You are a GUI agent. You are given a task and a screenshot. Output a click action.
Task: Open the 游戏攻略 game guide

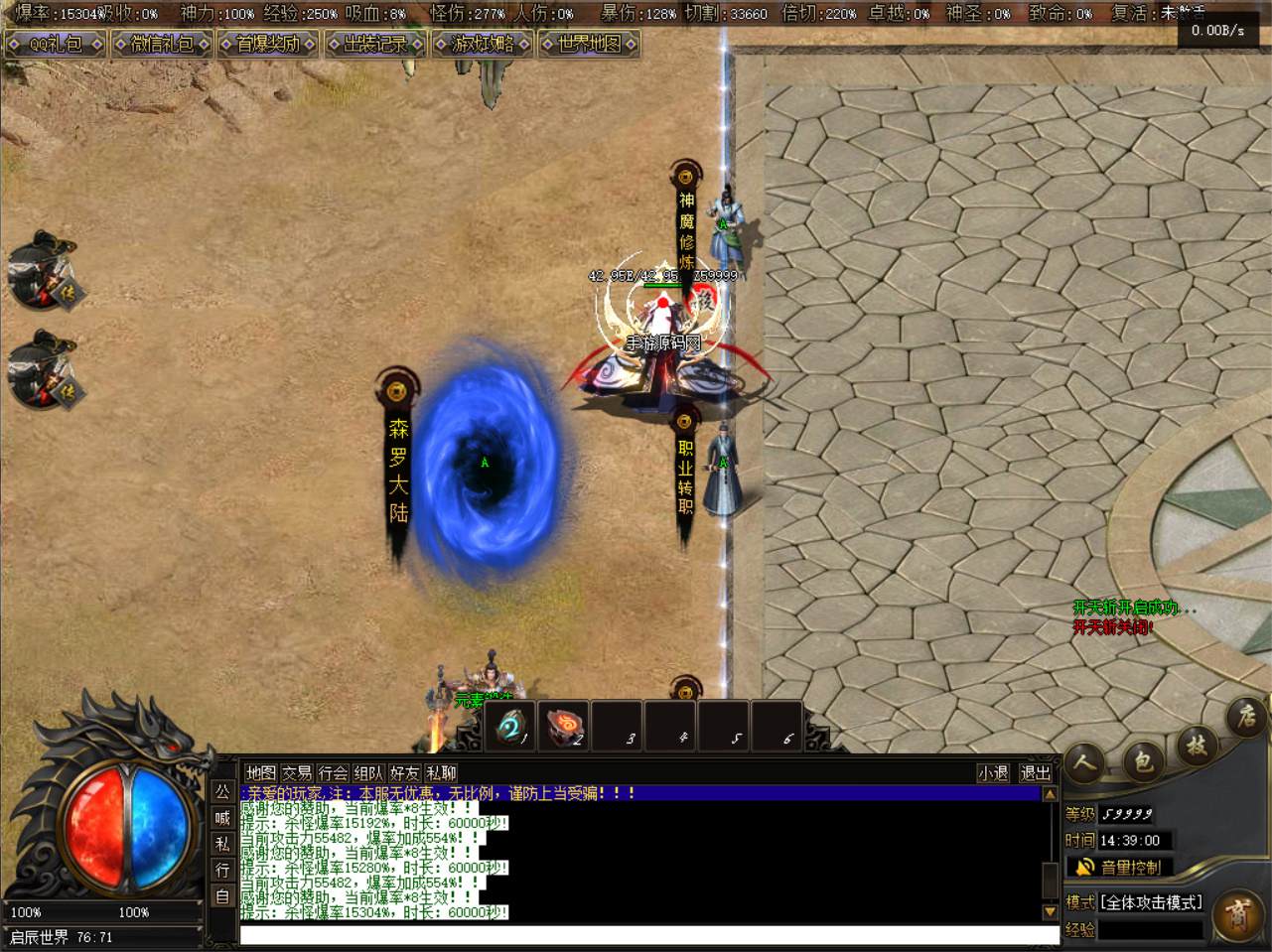pyautogui.click(x=483, y=44)
